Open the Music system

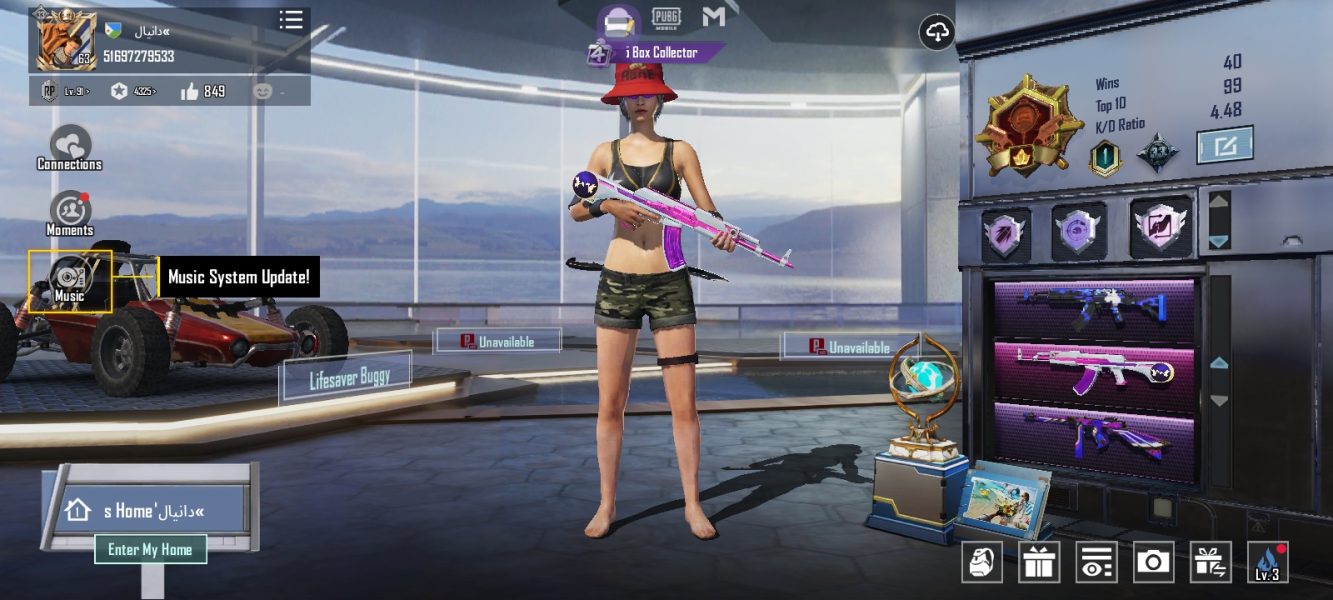70,280
